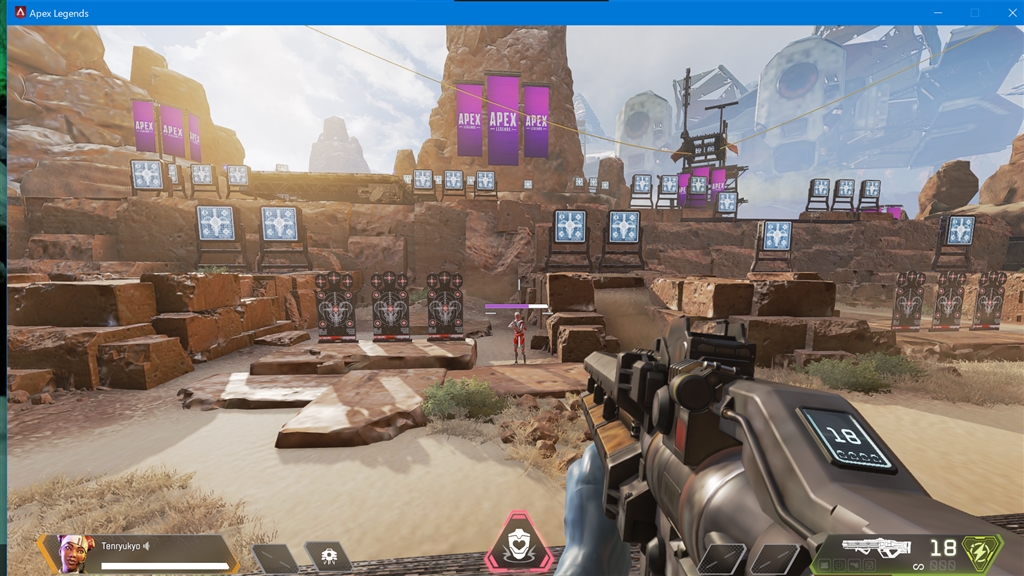Minimize the Apex Legends window
The width and height of the screenshot is (1024, 576).
pos(939,13)
